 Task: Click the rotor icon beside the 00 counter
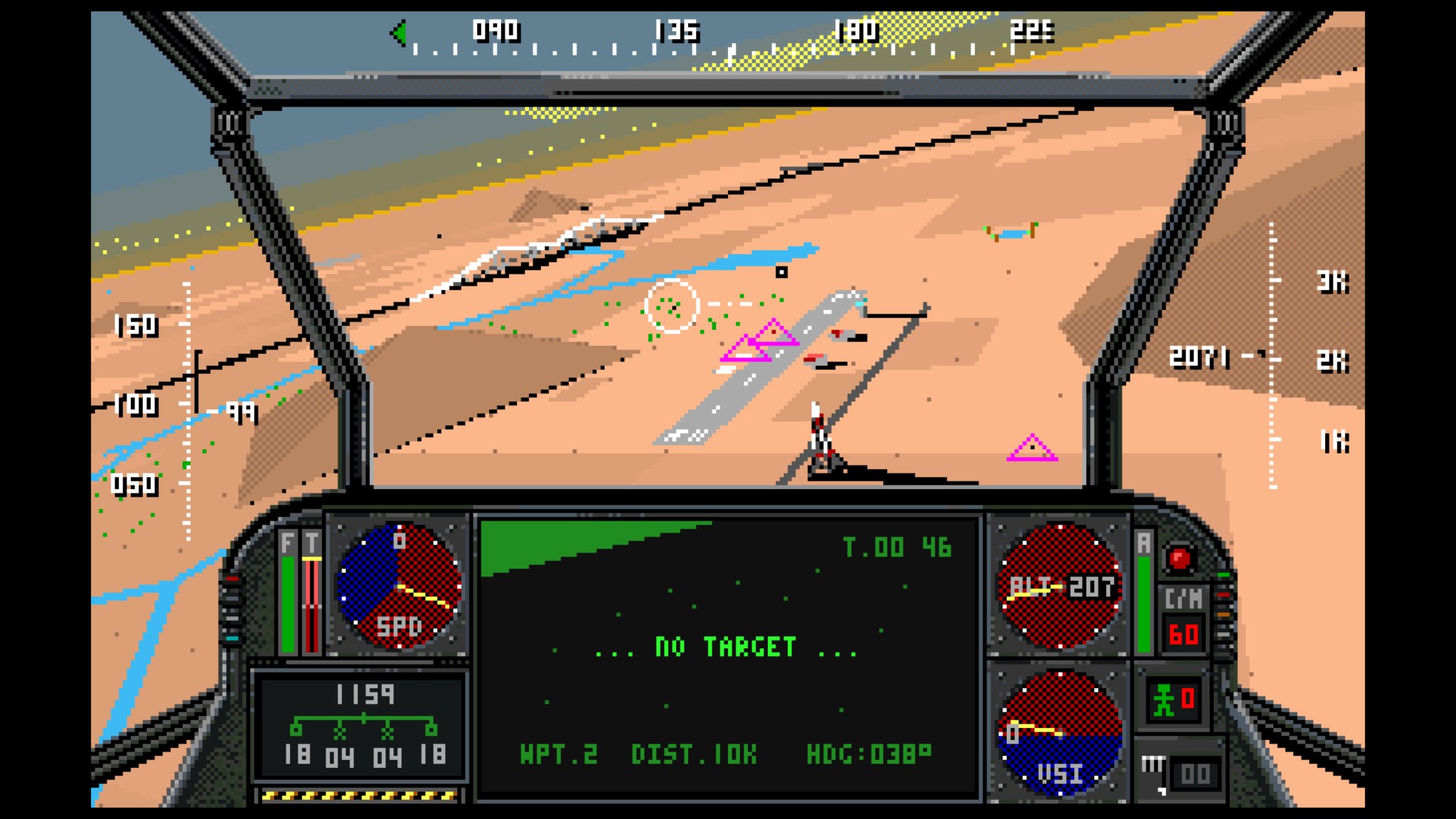coord(1152,766)
